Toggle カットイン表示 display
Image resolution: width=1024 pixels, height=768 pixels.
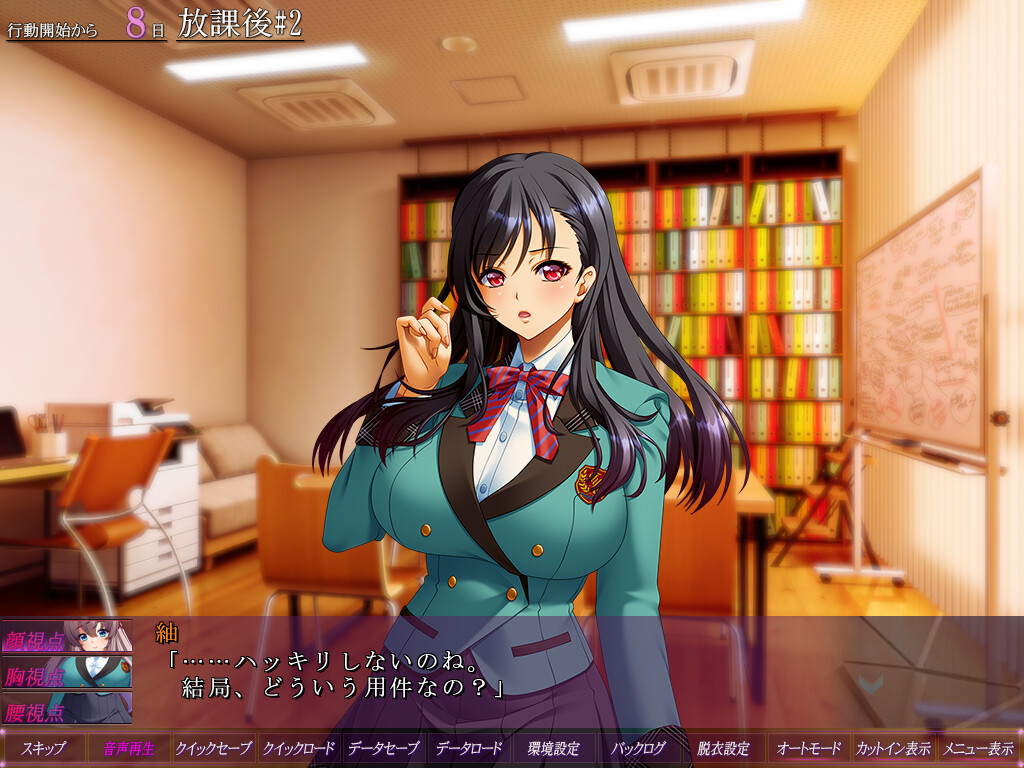click(893, 748)
